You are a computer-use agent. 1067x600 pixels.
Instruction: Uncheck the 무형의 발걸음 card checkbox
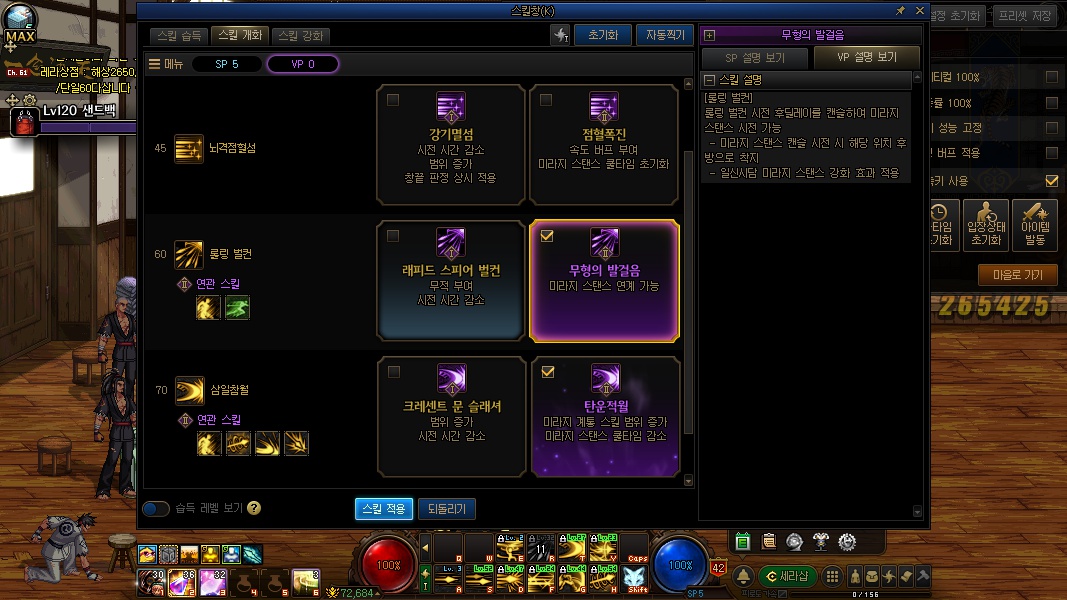tap(546, 237)
